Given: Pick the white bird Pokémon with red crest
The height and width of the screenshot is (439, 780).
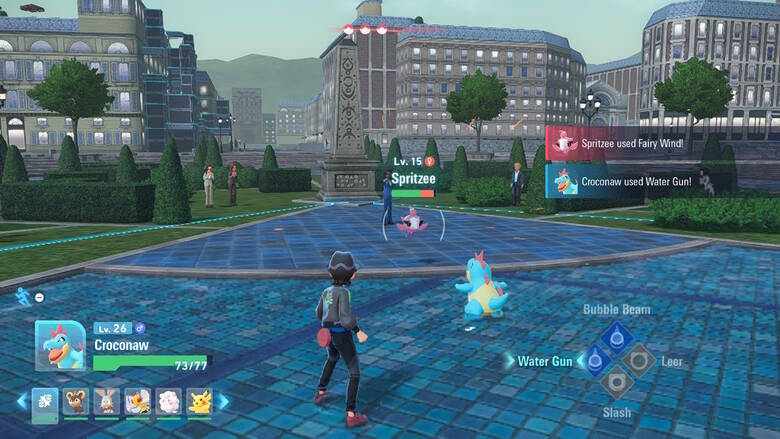Looking at the screenshot, I should tap(137, 402).
